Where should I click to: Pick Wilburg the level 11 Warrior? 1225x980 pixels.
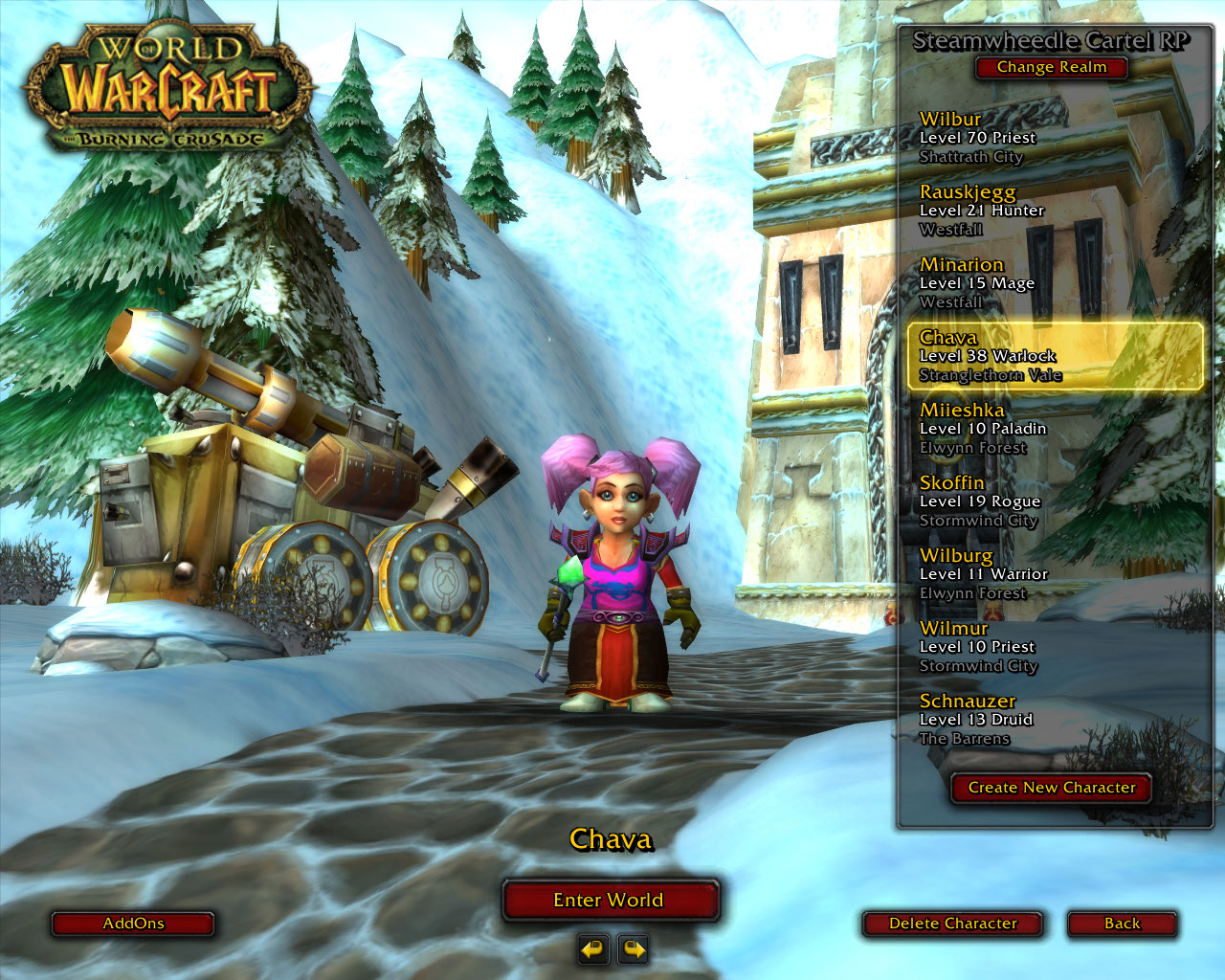[1053, 574]
